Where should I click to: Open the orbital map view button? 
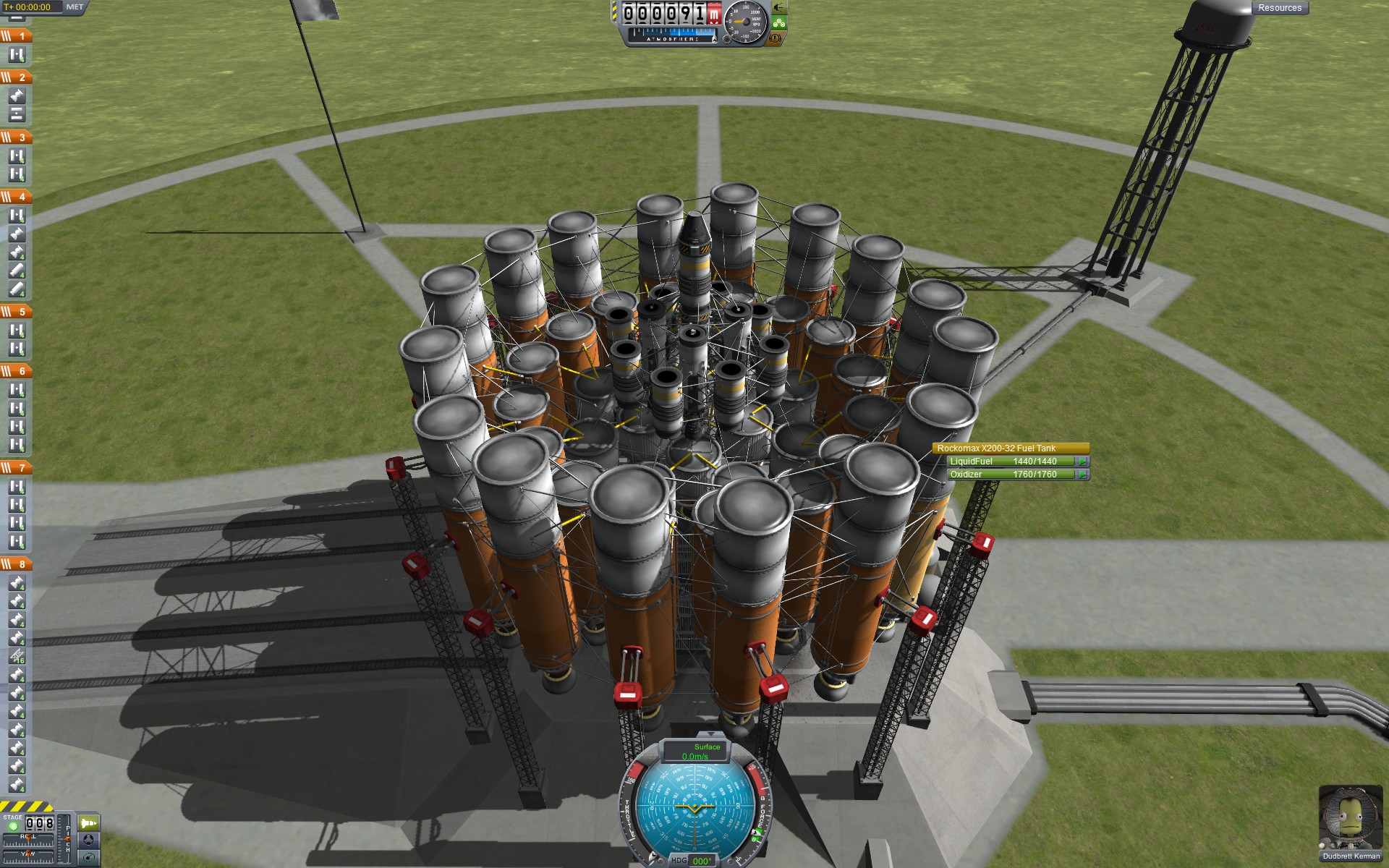click(x=88, y=858)
